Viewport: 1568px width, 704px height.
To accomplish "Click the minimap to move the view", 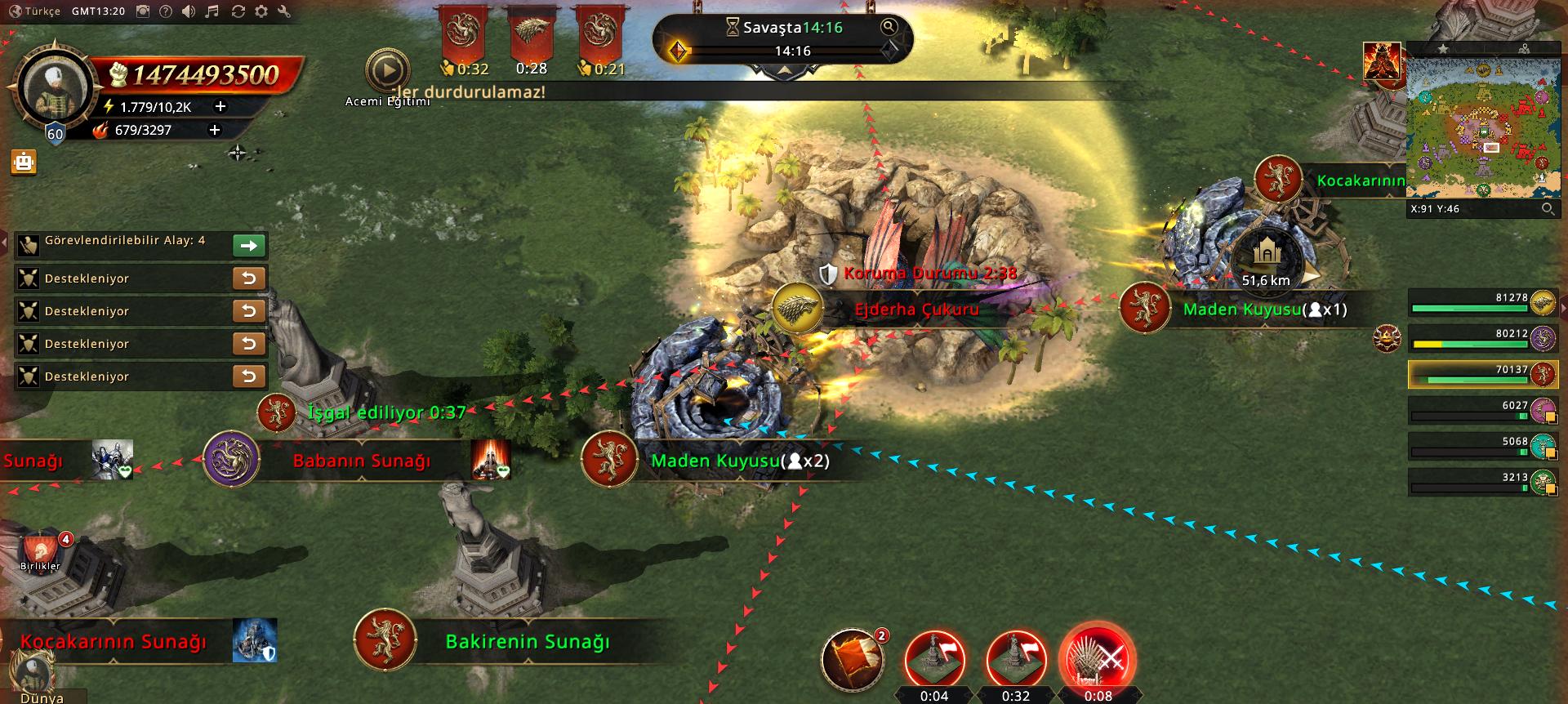I will [x=1481, y=127].
